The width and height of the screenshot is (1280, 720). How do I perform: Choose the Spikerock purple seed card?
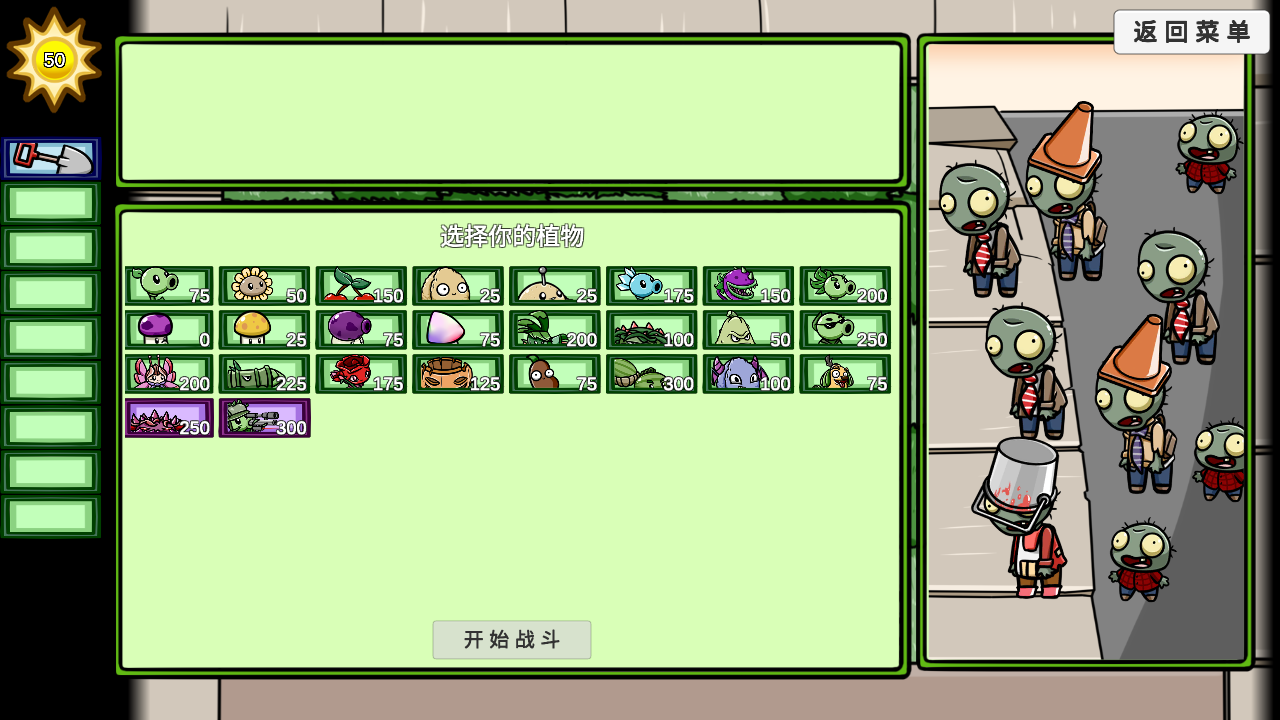pyautogui.click(x=168, y=418)
